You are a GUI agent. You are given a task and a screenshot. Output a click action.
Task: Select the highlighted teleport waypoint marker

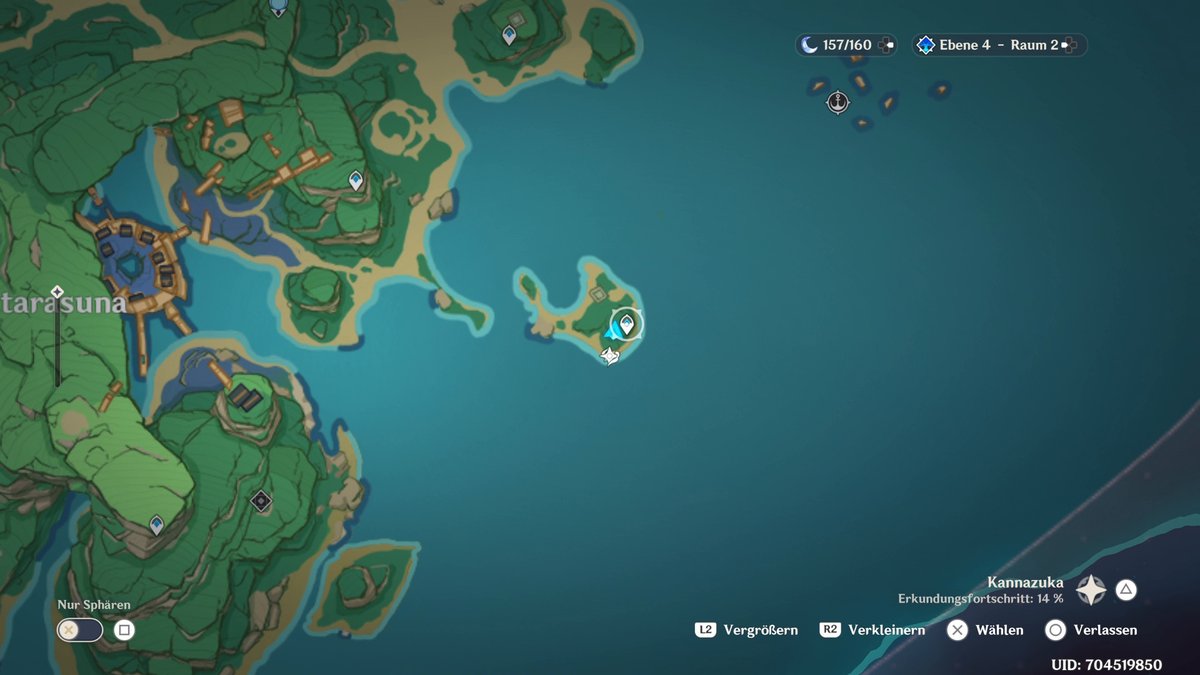(627, 323)
